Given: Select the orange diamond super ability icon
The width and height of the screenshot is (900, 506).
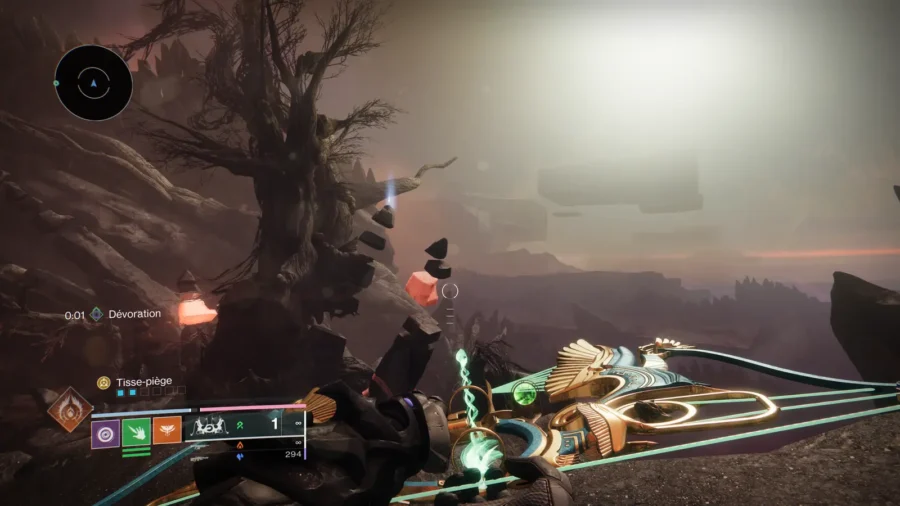Looking at the screenshot, I should pos(70,410).
